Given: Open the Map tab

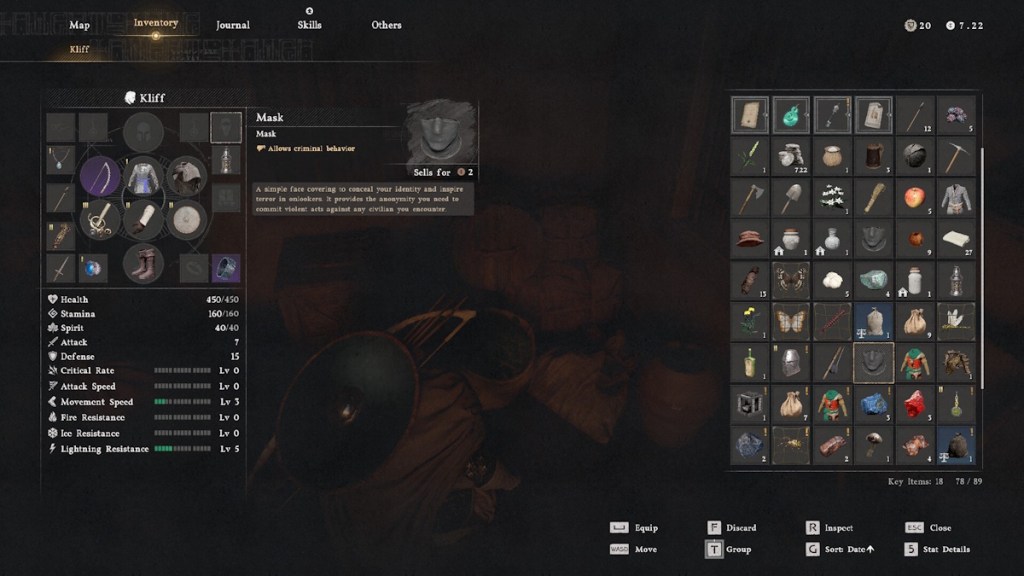Looking at the screenshot, I should (x=79, y=25).
